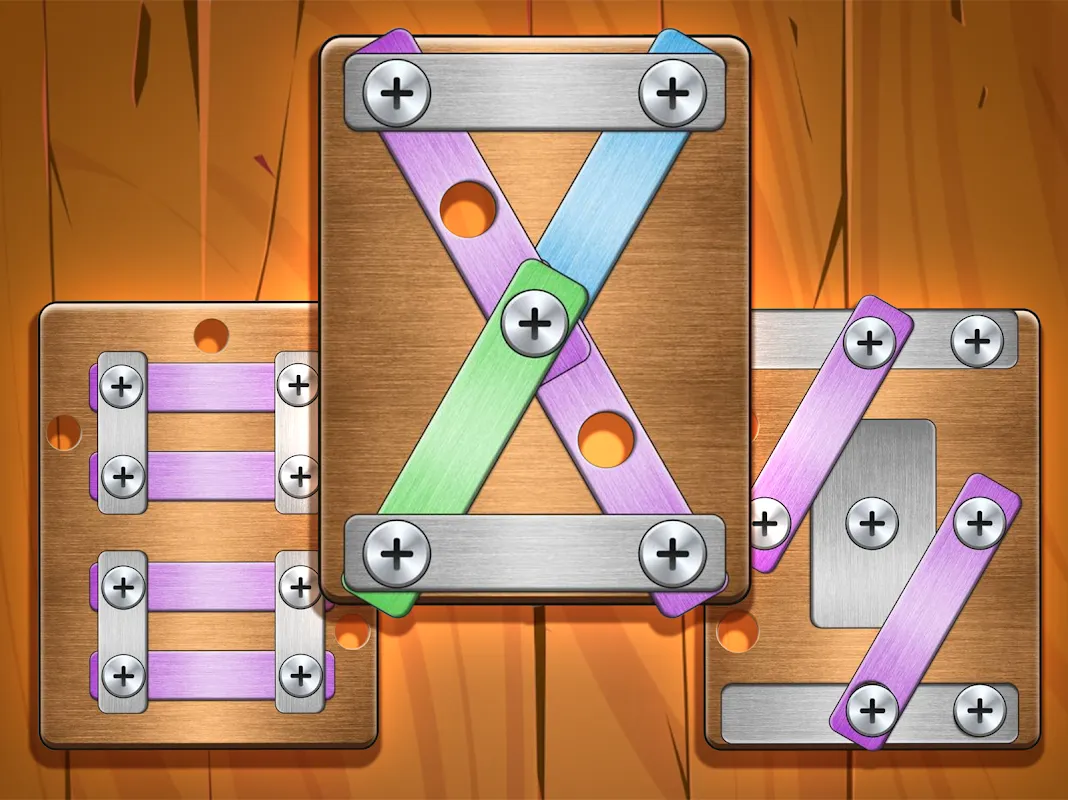This screenshot has height=800, width=1068.
Task: Choose the steel-bar screw in the right board's bottom corner
Action: click(980, 710)
